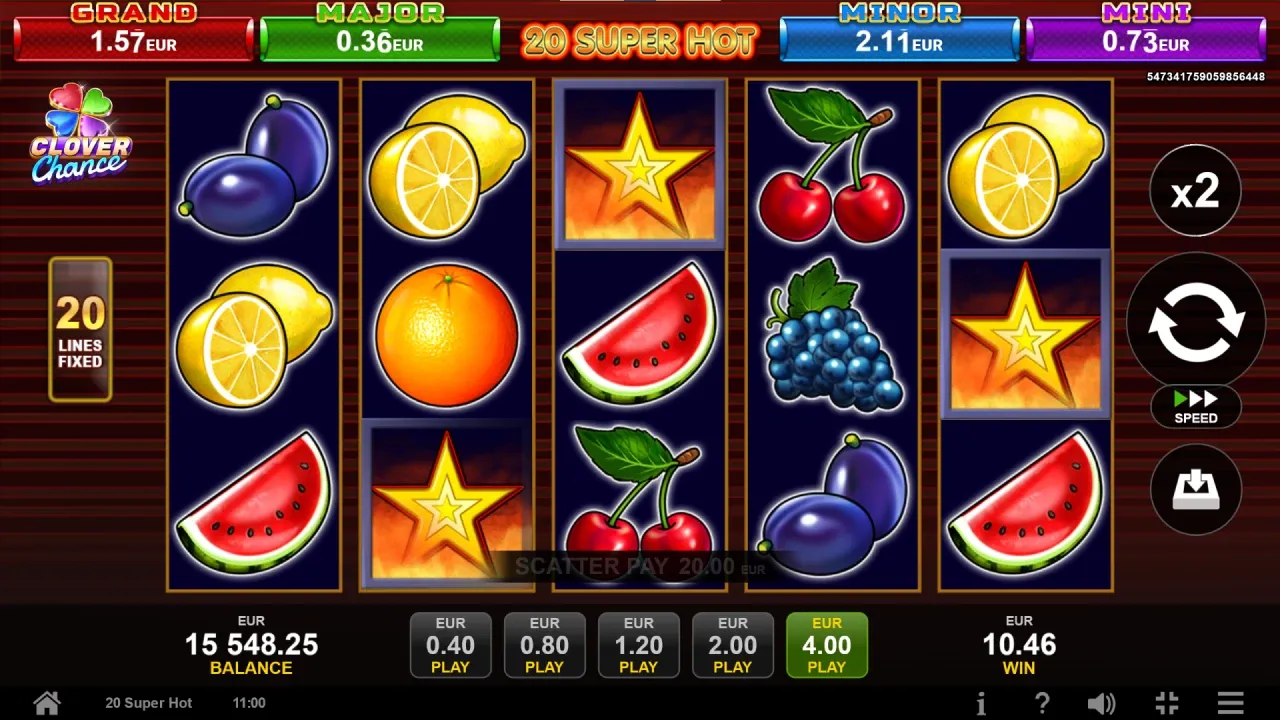Open the hamburger menu
Screen dimensions: 1280x720
(x=1231, y=703)
